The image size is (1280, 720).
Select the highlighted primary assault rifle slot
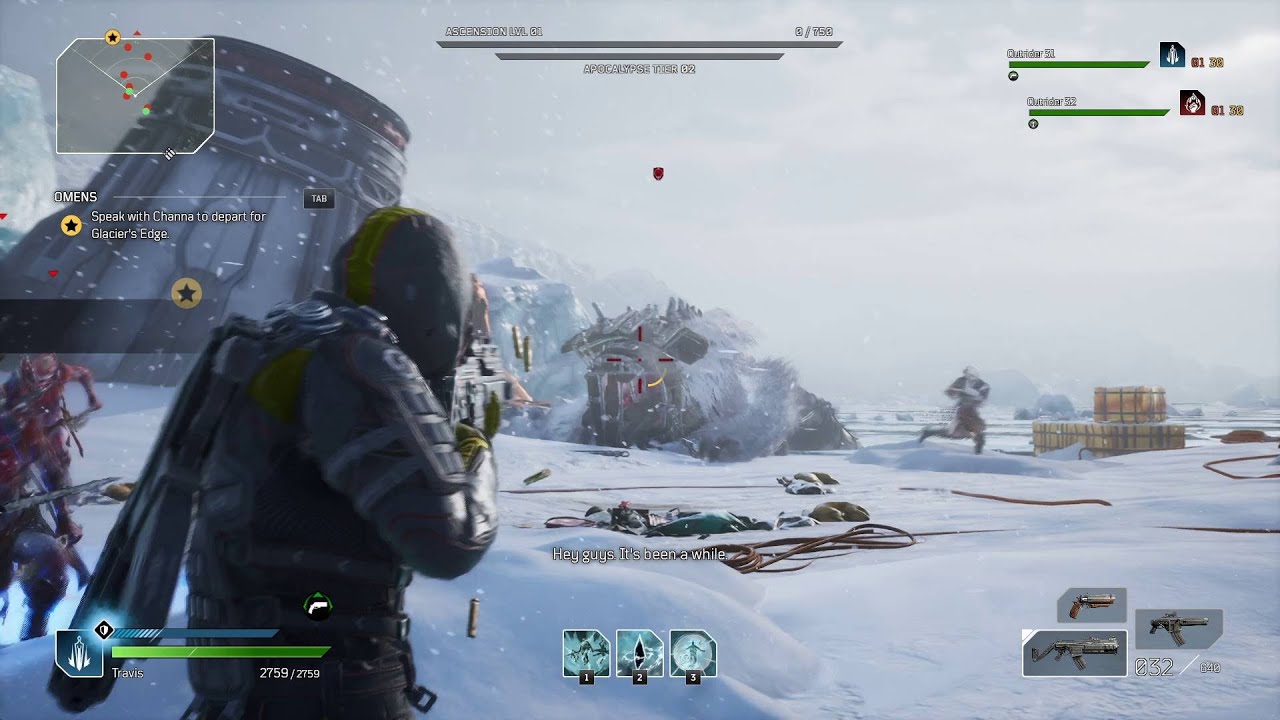pos(1075,653)
